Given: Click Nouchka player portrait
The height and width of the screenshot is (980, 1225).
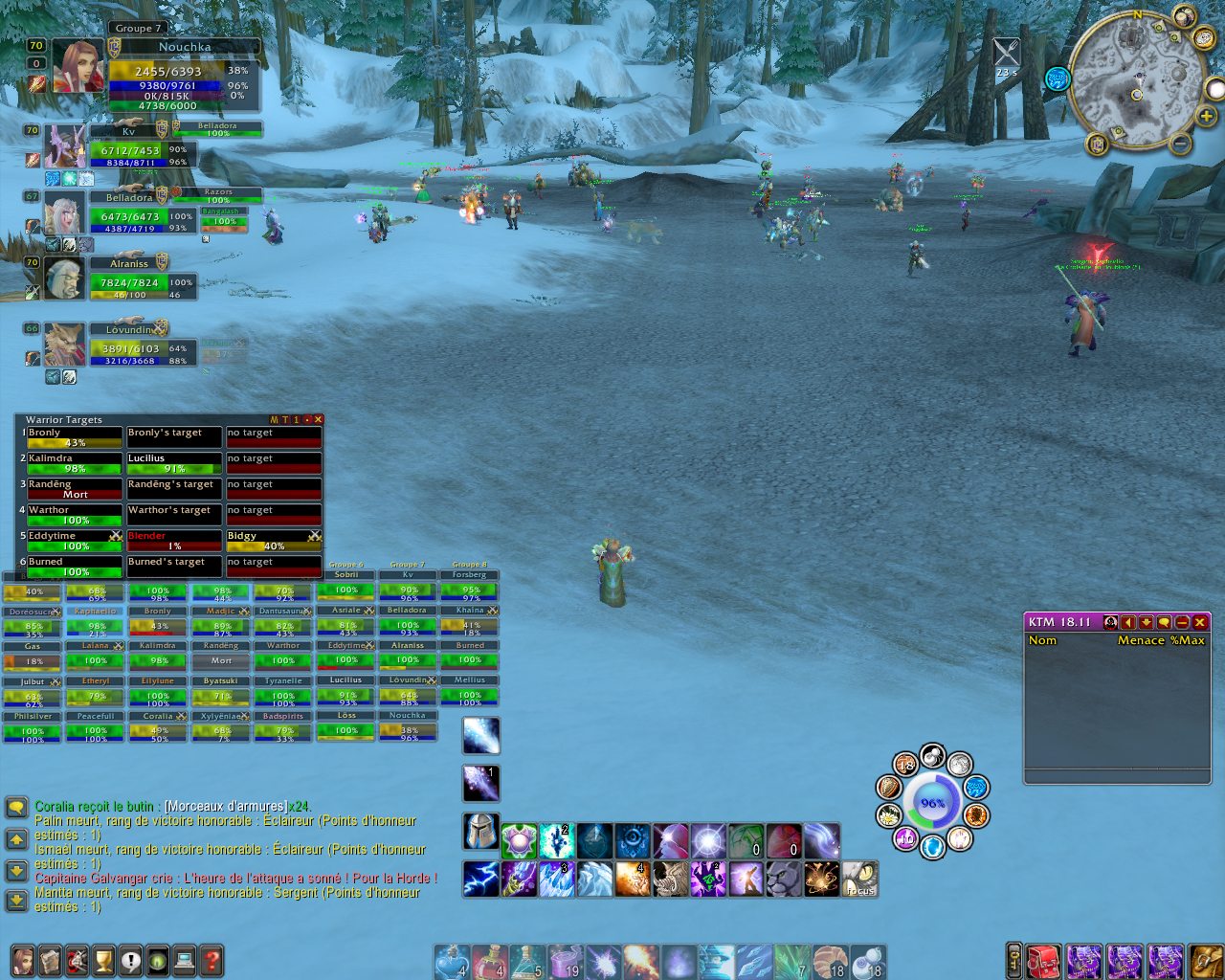Looking at the screenshot, I should 78,65.
